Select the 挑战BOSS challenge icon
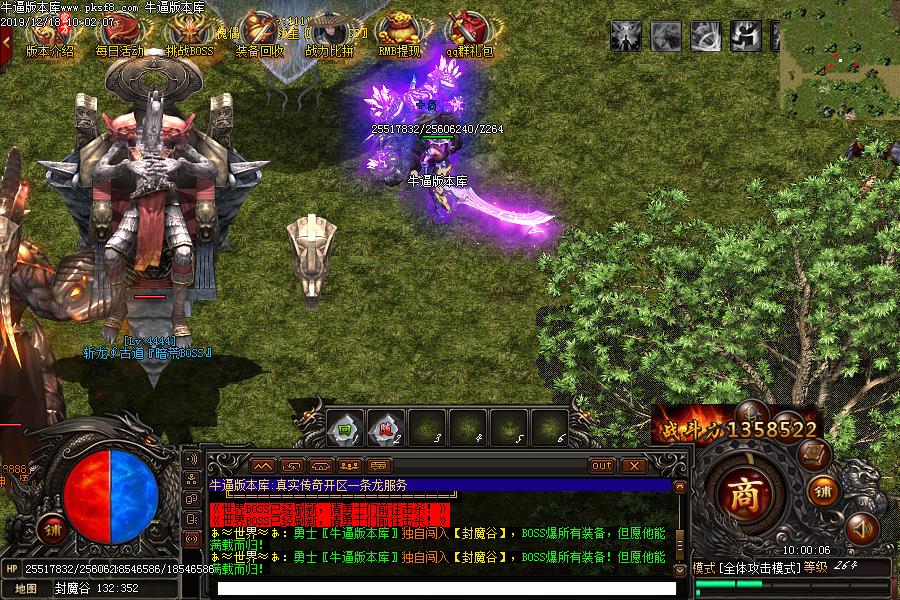 coord(189,37)
